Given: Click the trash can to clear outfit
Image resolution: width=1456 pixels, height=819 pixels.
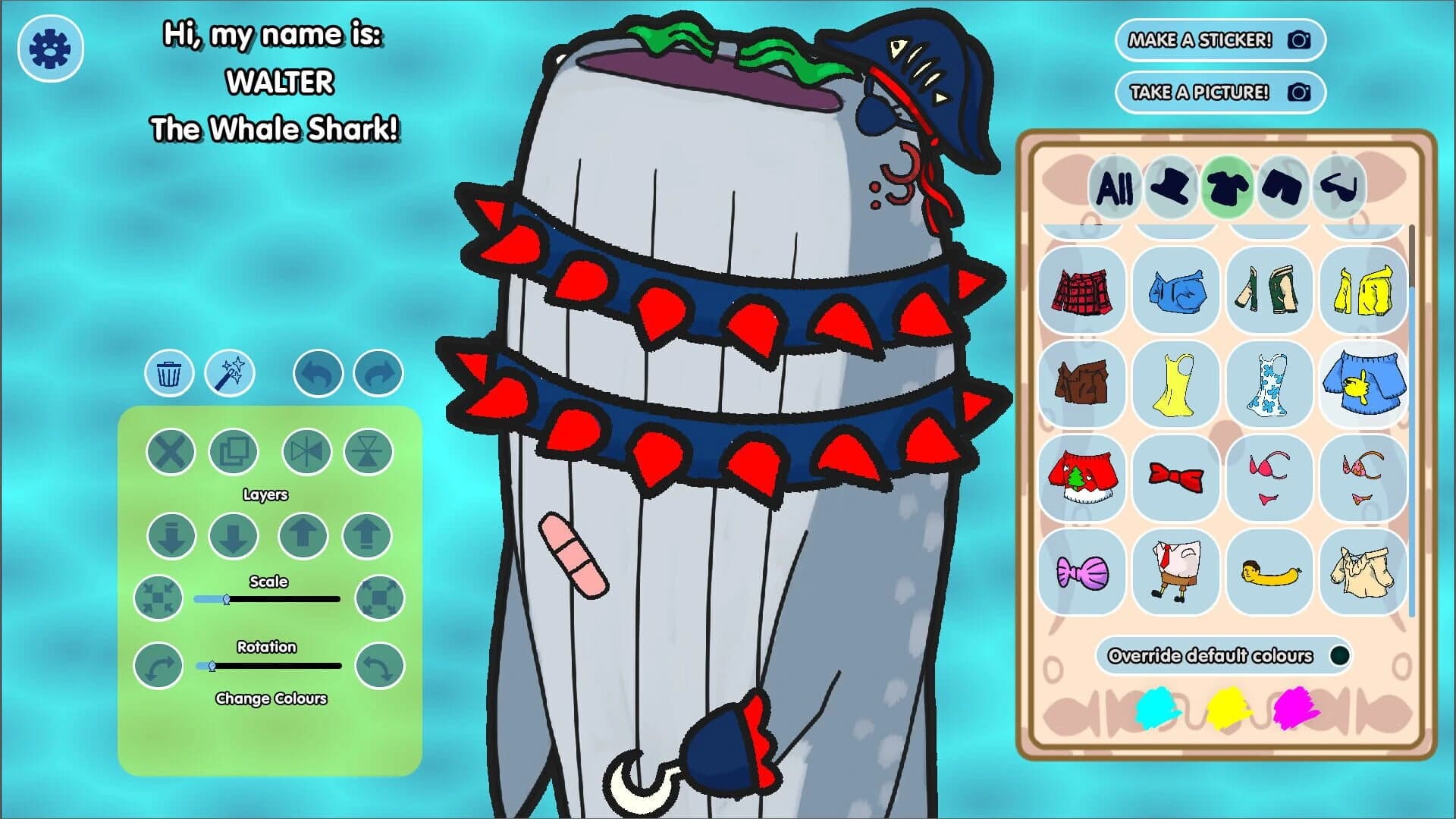Looking at the screenshot, I should click(x=170, y=372).
